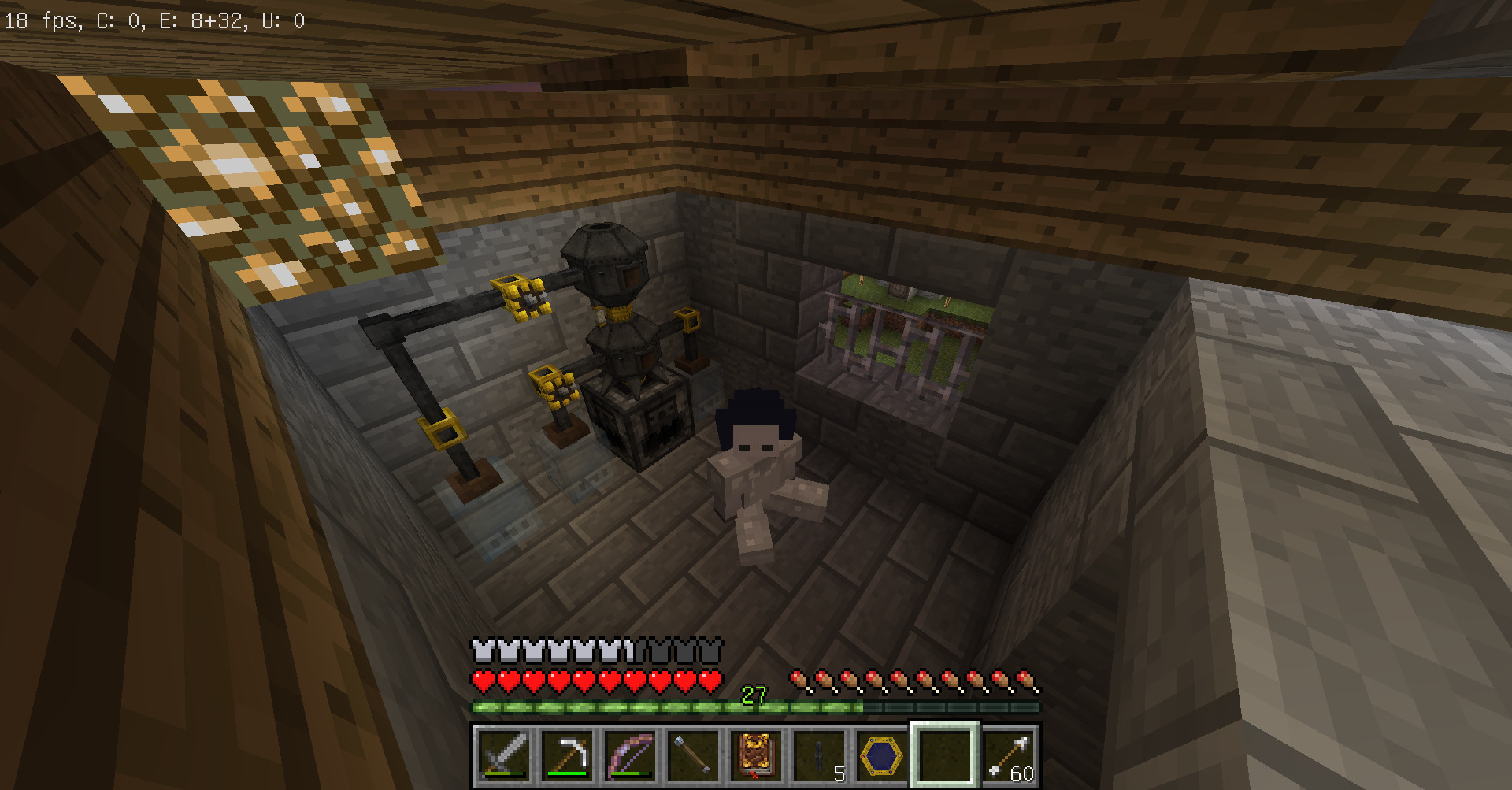Equip the enchanted purple bow
The width and height of the screenshot is (1512, 790).
click(x=630, y=755)
